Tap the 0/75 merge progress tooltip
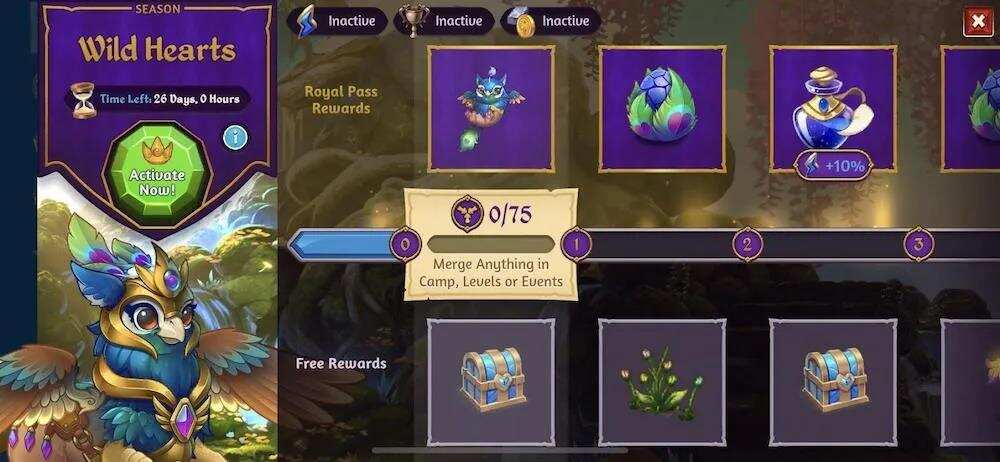The image size is (1000, 462). [x=490, y=243]
